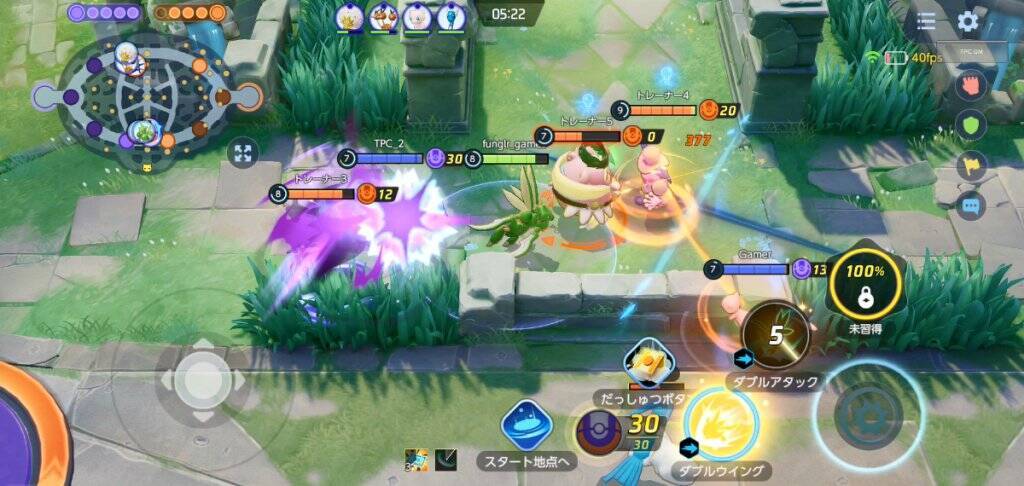Open the chat bubble messages

(971, 206)
